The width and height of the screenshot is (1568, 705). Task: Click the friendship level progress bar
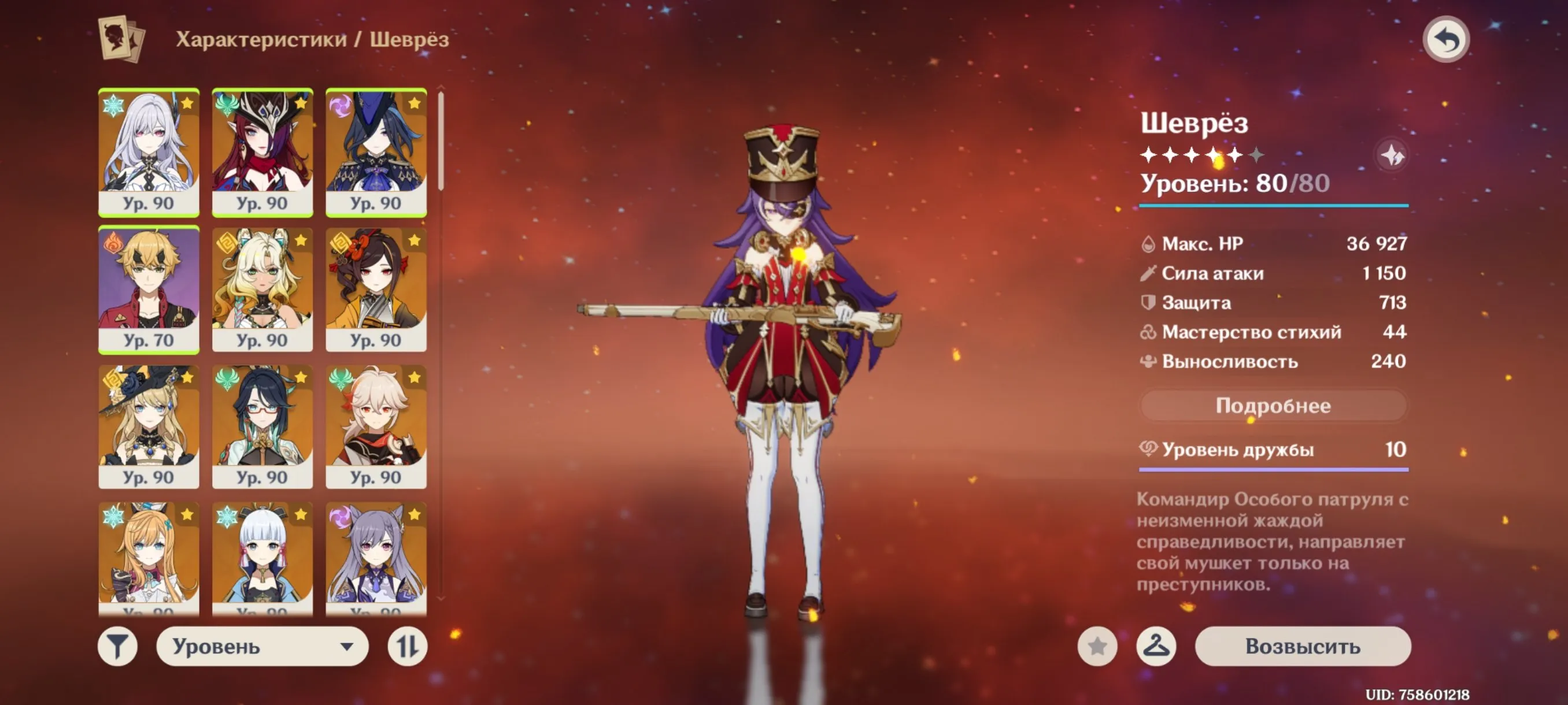pyautogui.click(x=1272, y=470)
